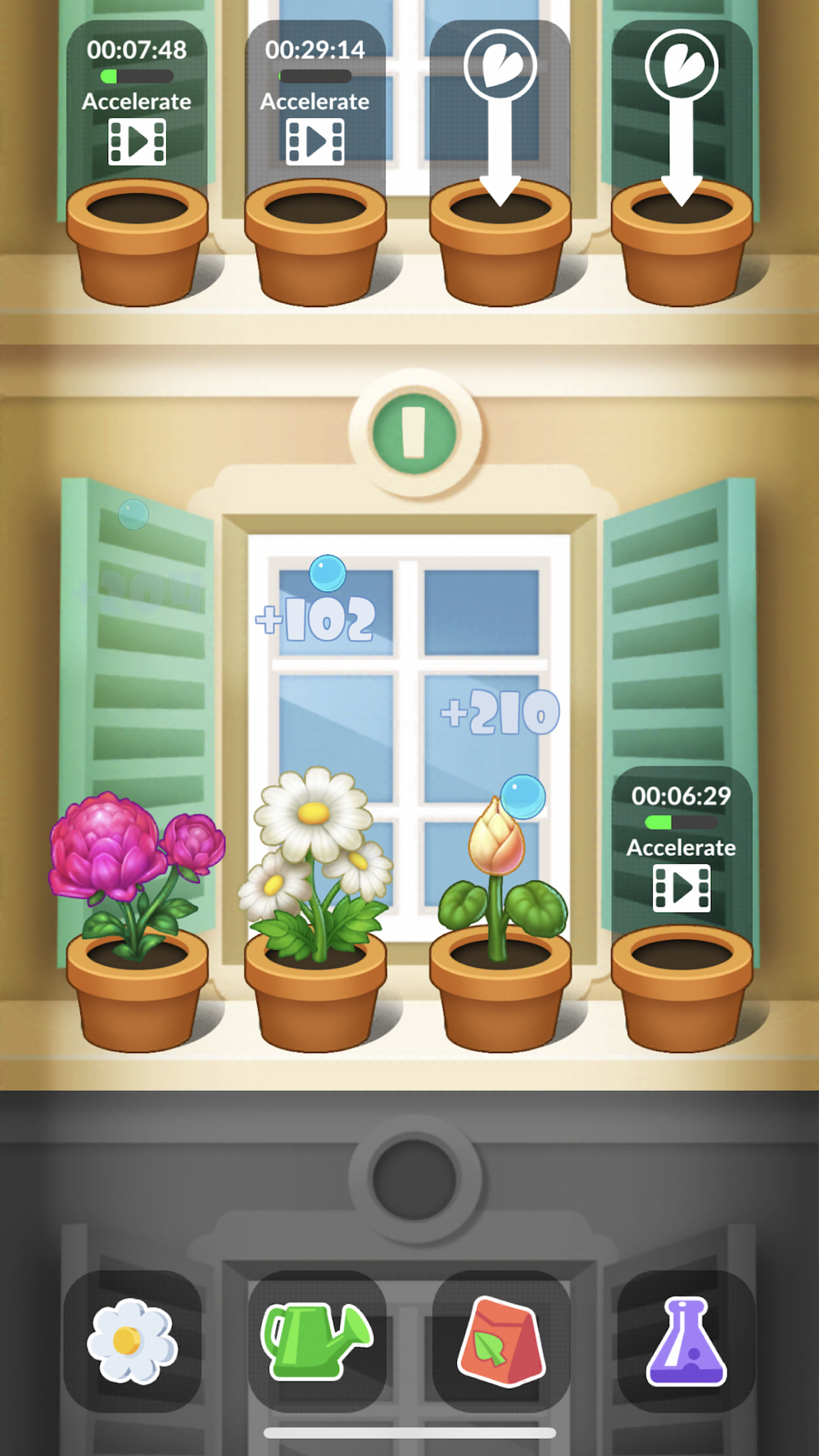This screenshot has height=1456, width=819.
Task: Collect the +102 water drop bubble
Action: [x=328, y=573]
